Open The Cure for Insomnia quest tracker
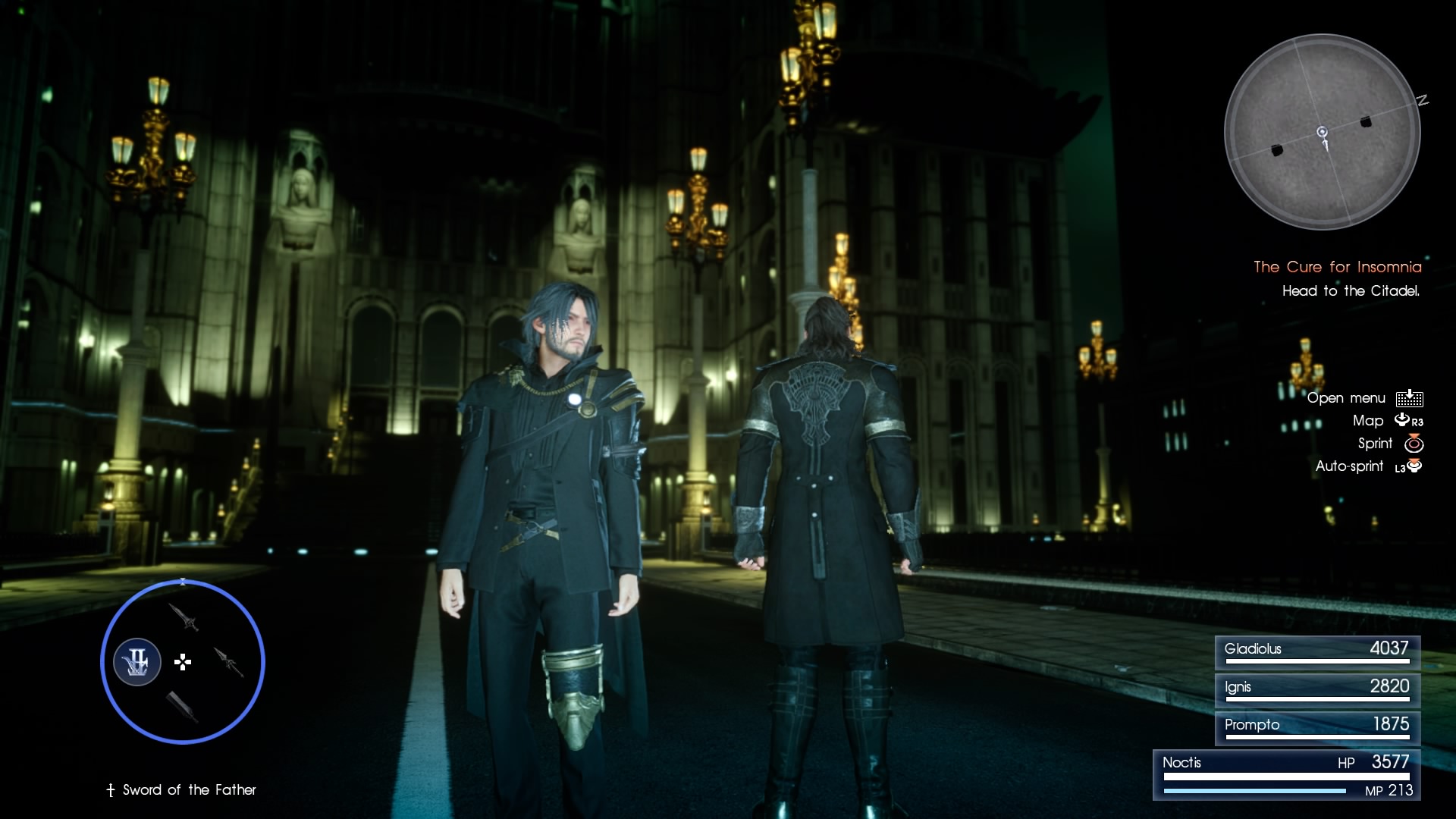The height and width of the screenshot is (819, 1456). (x=1337, y=267)
